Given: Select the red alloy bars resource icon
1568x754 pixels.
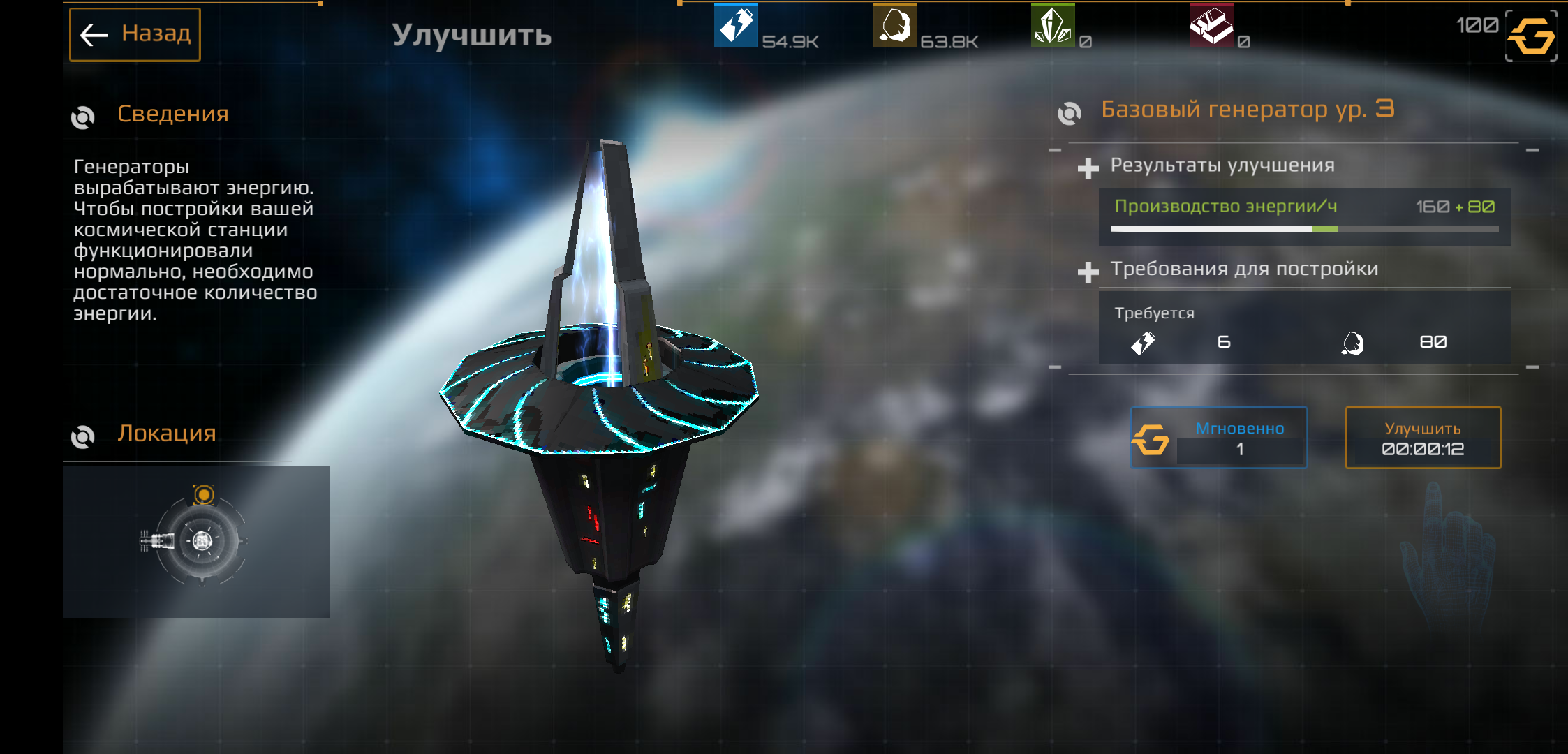Looking at the screenshot, I should tap(1211, 26).
